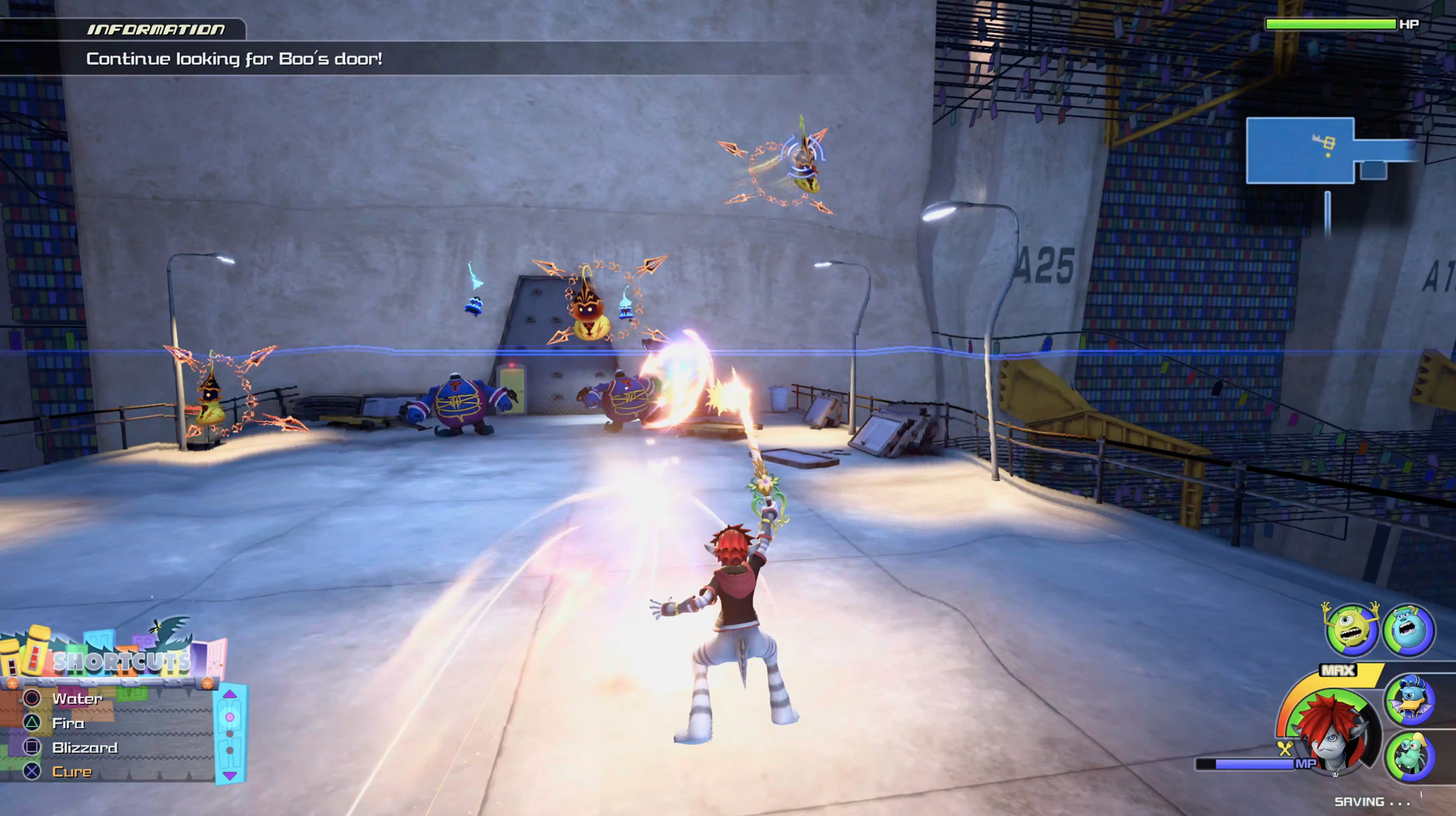Choose the Fira shortcut command
Image resolution: width=1456 pixels, height=816 pixels.
click(x=68, y=723)
